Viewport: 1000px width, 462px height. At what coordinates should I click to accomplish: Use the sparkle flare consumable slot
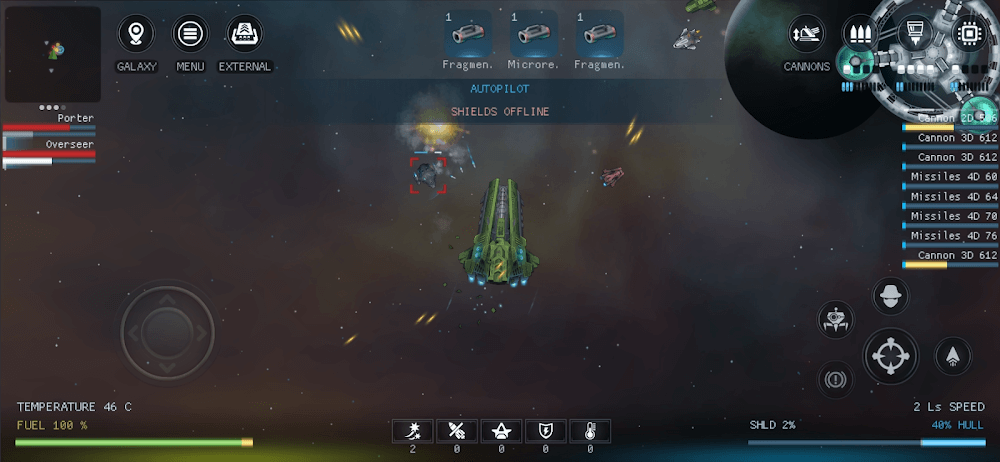click(412, 431)
